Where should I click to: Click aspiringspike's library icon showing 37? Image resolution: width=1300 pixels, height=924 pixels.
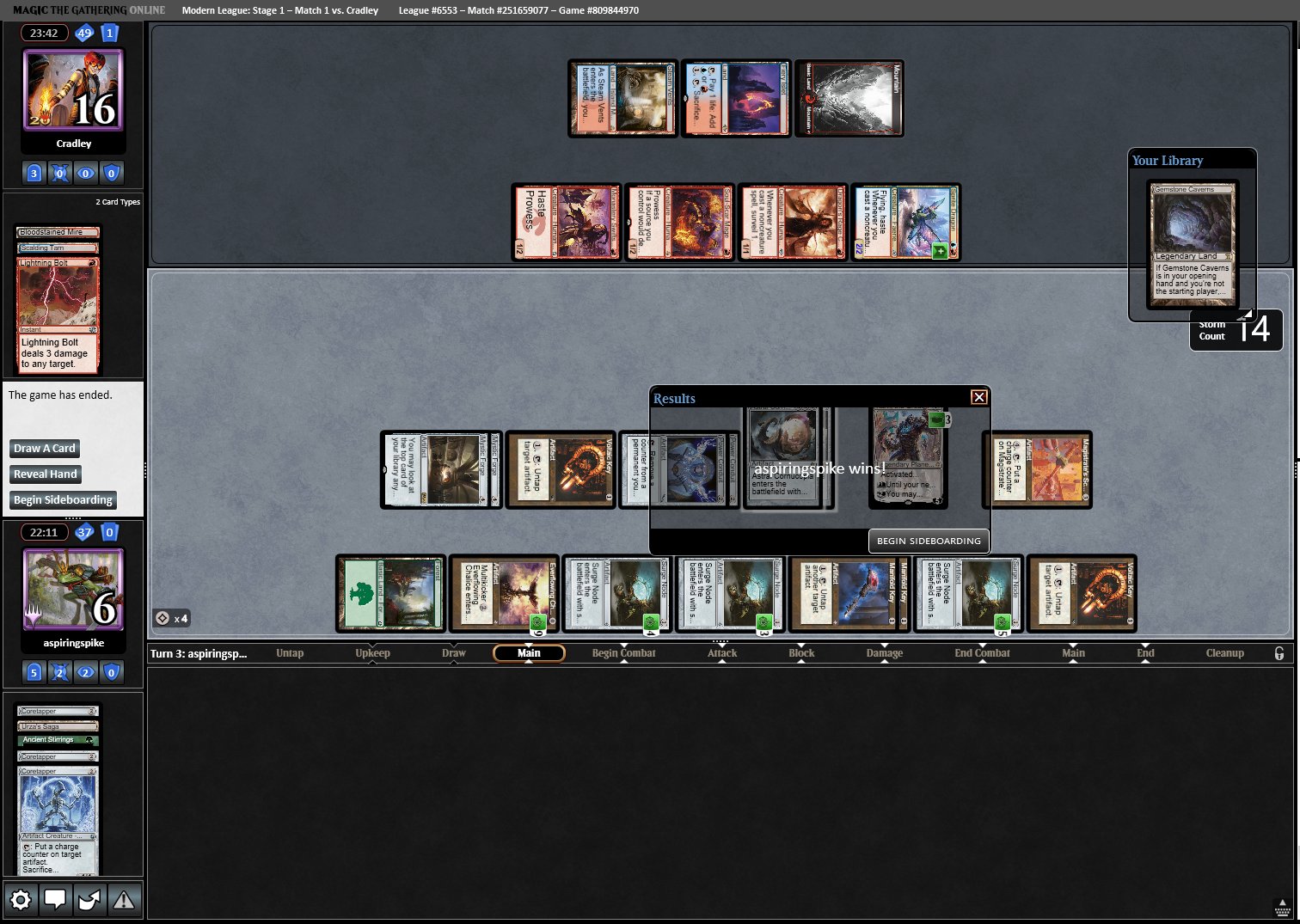tap(83, 532)
